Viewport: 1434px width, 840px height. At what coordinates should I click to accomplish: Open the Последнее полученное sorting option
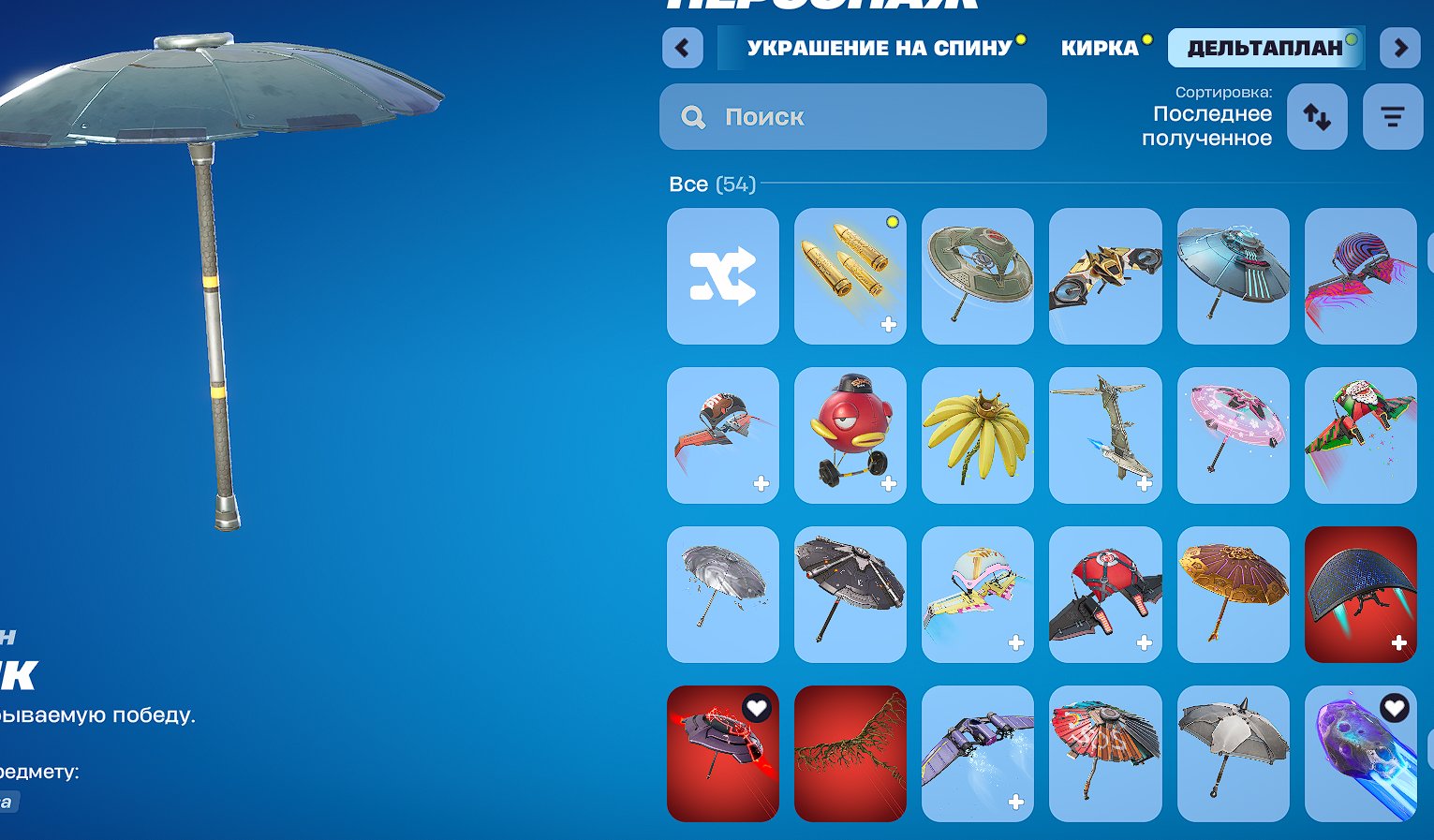[1213, 125]
